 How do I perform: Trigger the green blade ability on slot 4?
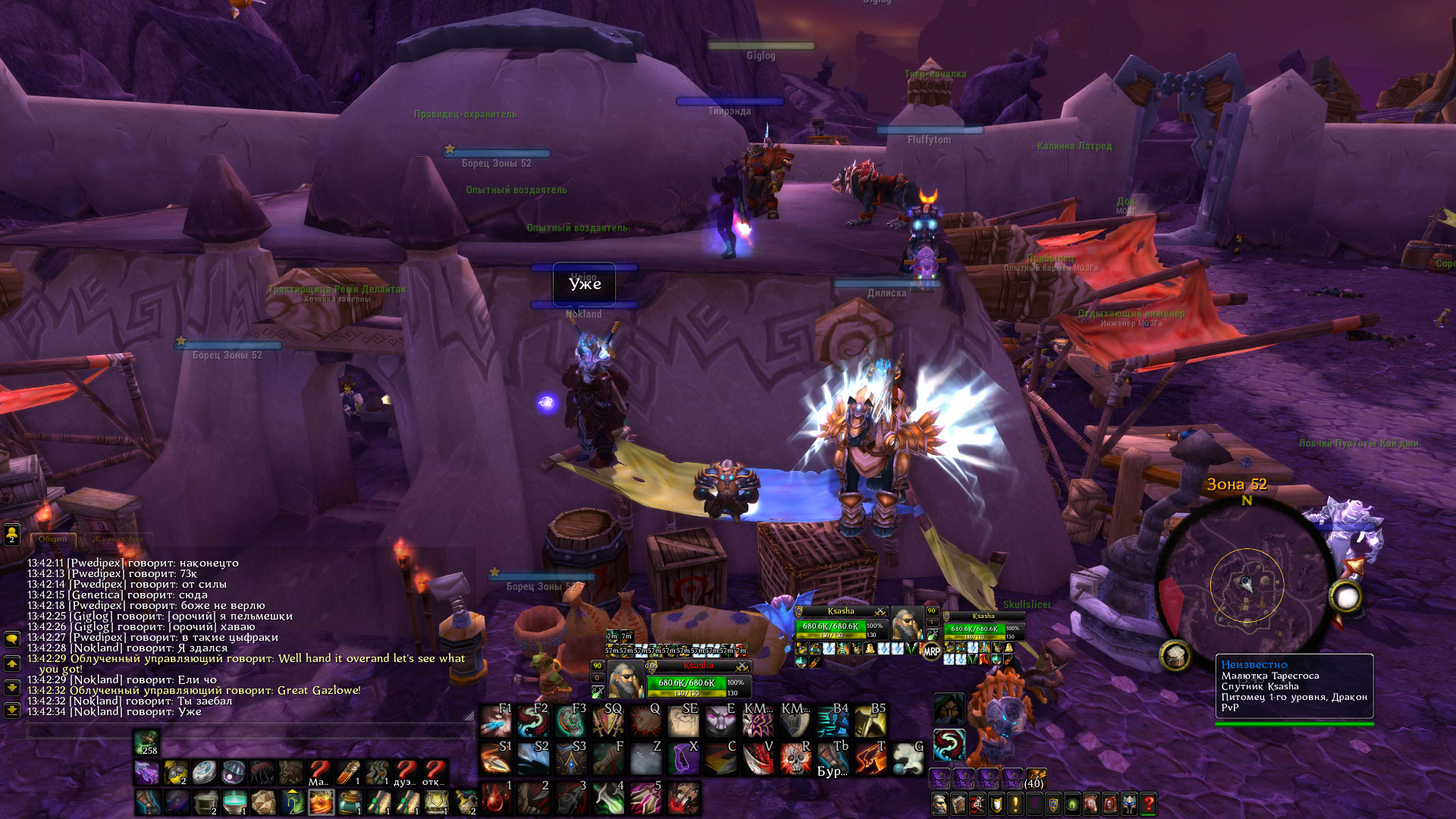click(x=607, y=798)
